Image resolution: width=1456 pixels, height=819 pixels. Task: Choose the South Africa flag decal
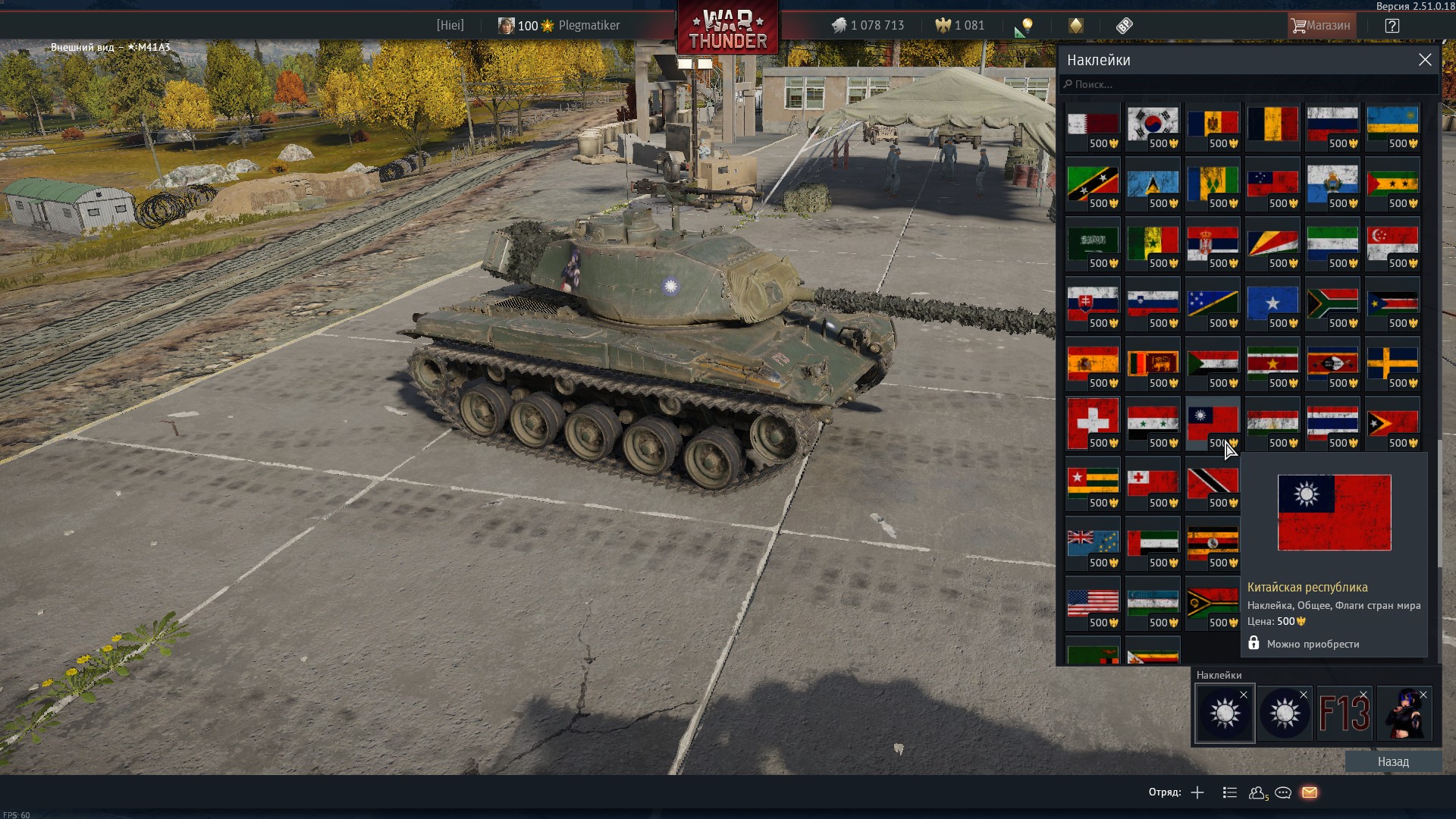(x=1332, y=303)
